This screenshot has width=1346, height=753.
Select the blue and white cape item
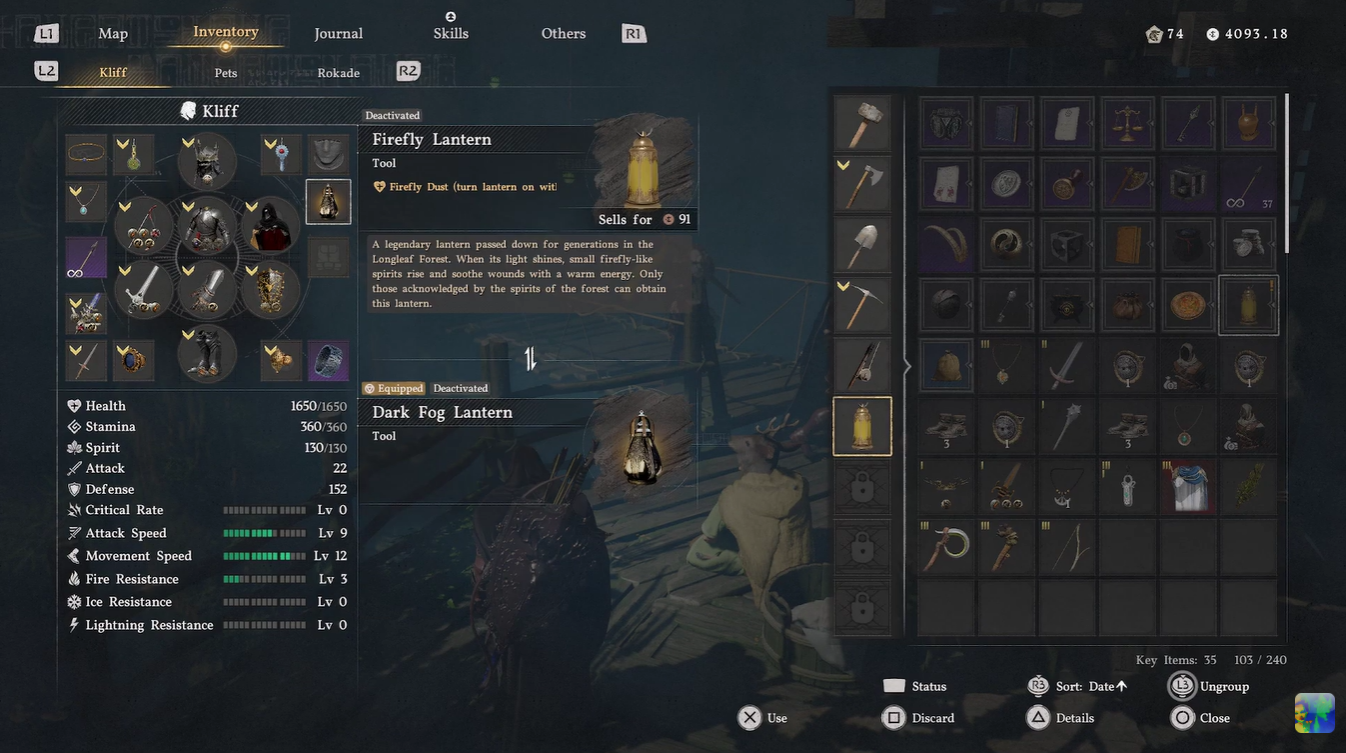[x=1188, y=487]
